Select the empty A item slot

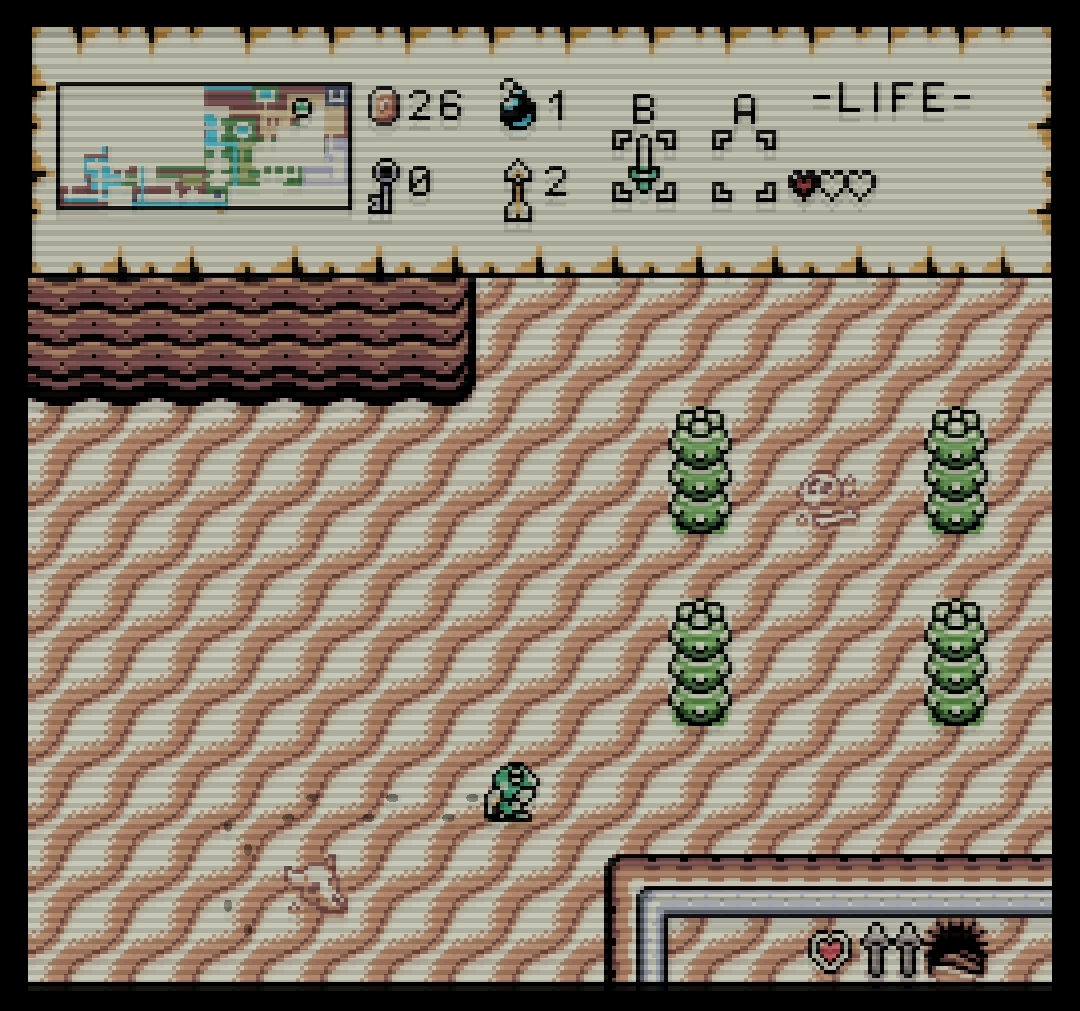coord(743,166)
